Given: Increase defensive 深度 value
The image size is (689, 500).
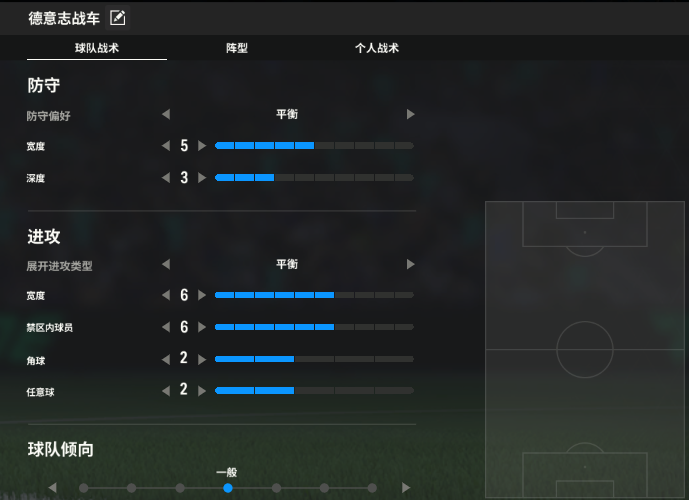Looking at the screenshot, I should 202,178.
